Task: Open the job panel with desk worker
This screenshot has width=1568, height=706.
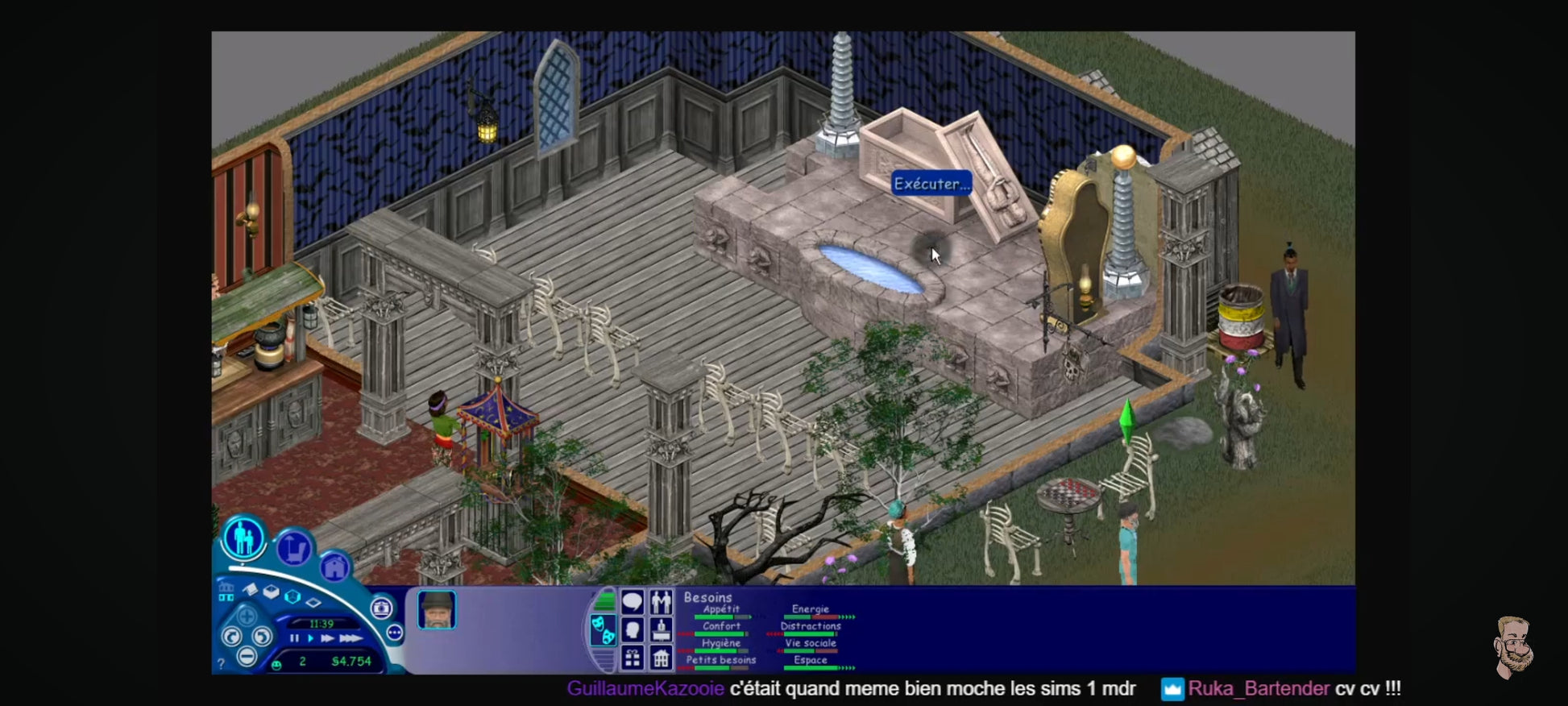Action: [x=661, y=629]
